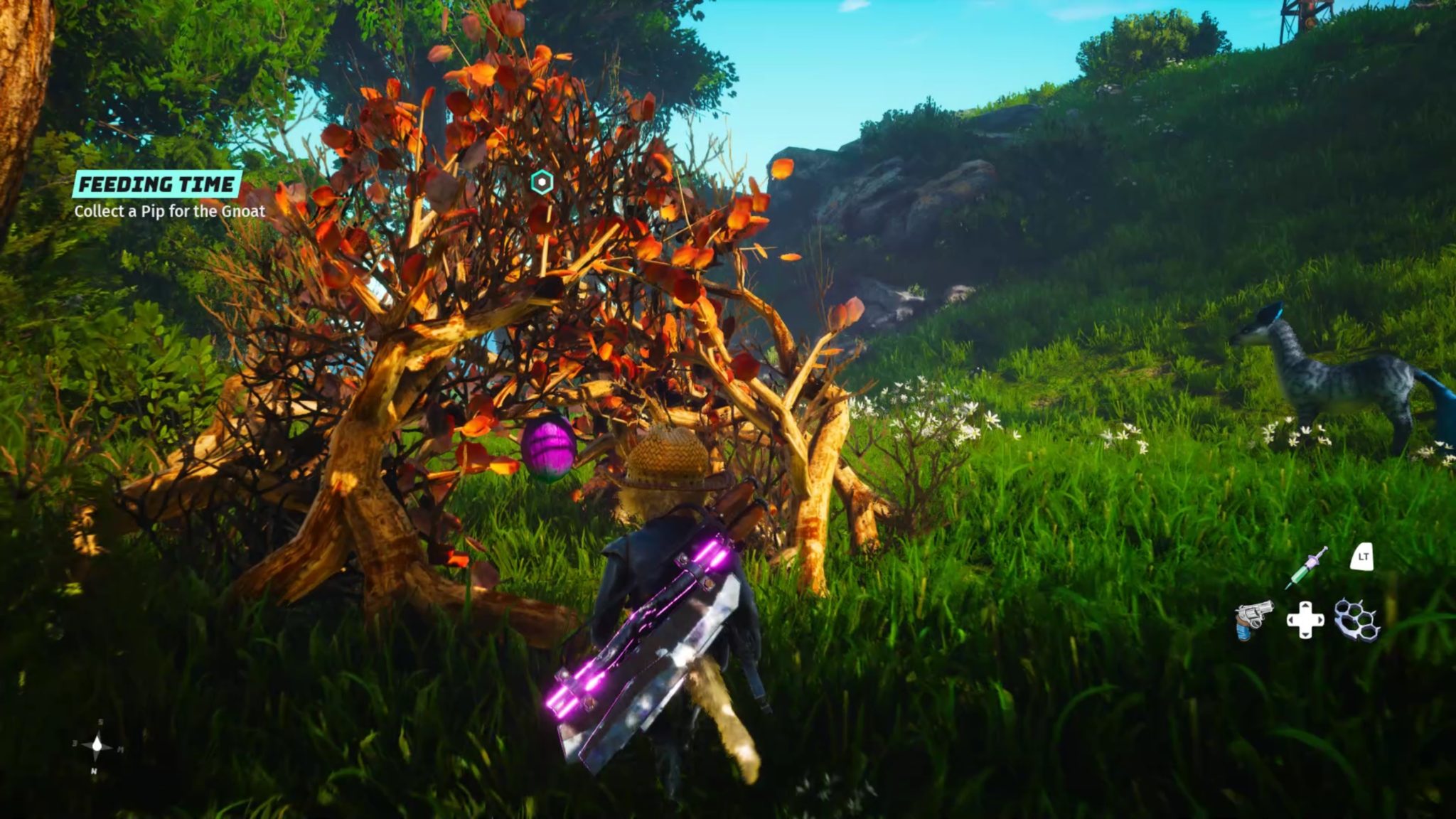Click the D-pad weapon selector icon
This screenshot has height=819, width=1456.
(x=1305, y=620)
